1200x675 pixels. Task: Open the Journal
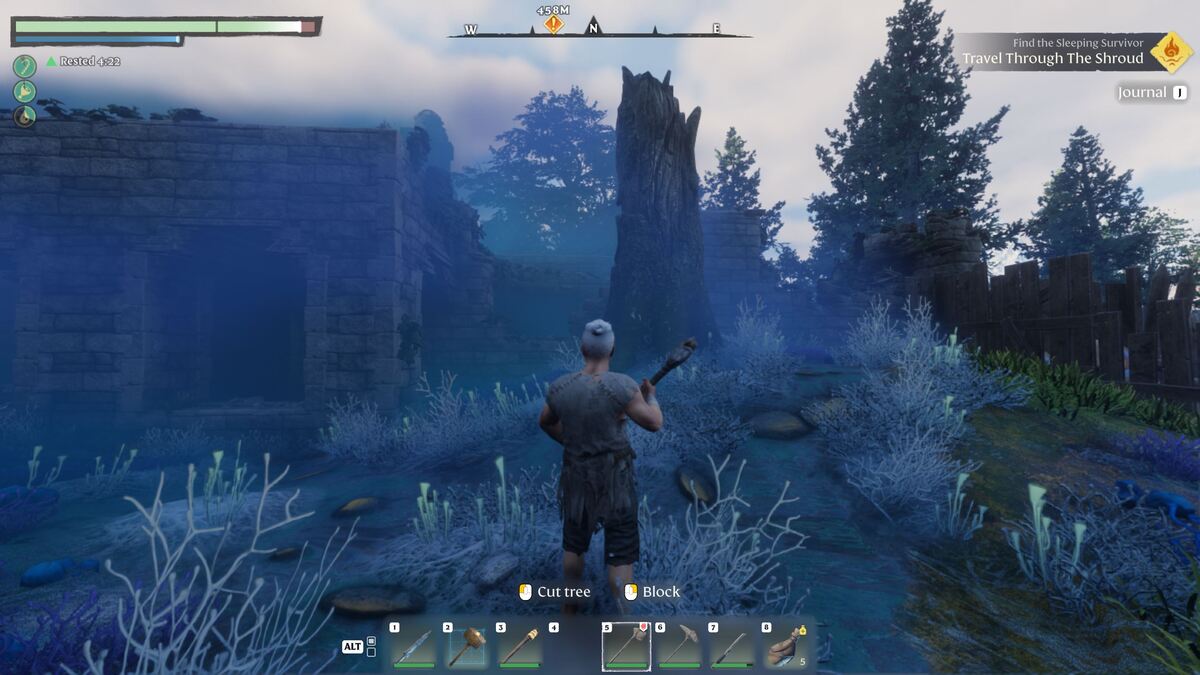click(1152, 93)
